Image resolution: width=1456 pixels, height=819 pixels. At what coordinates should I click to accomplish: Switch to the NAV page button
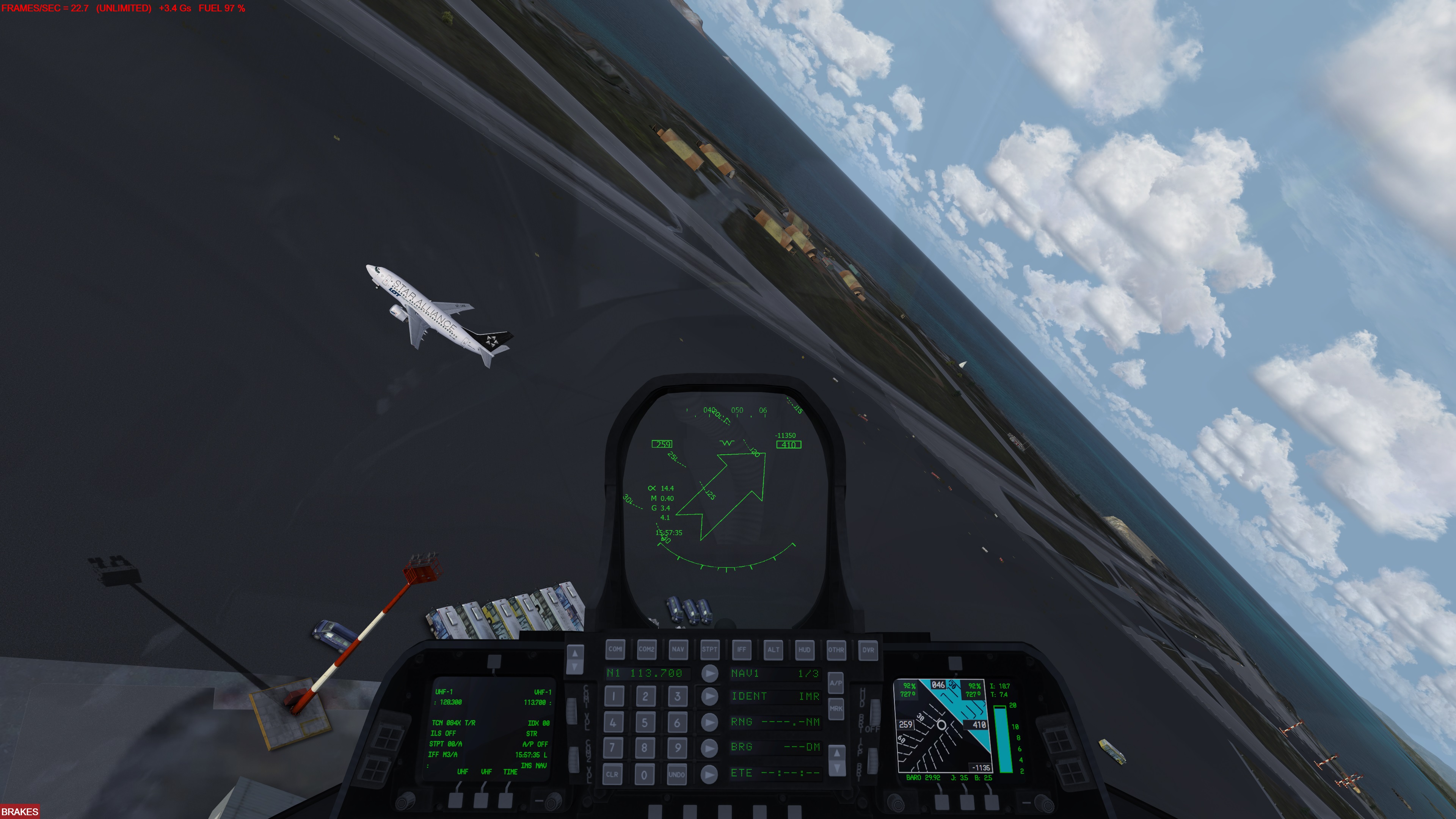tap(678, 650)
